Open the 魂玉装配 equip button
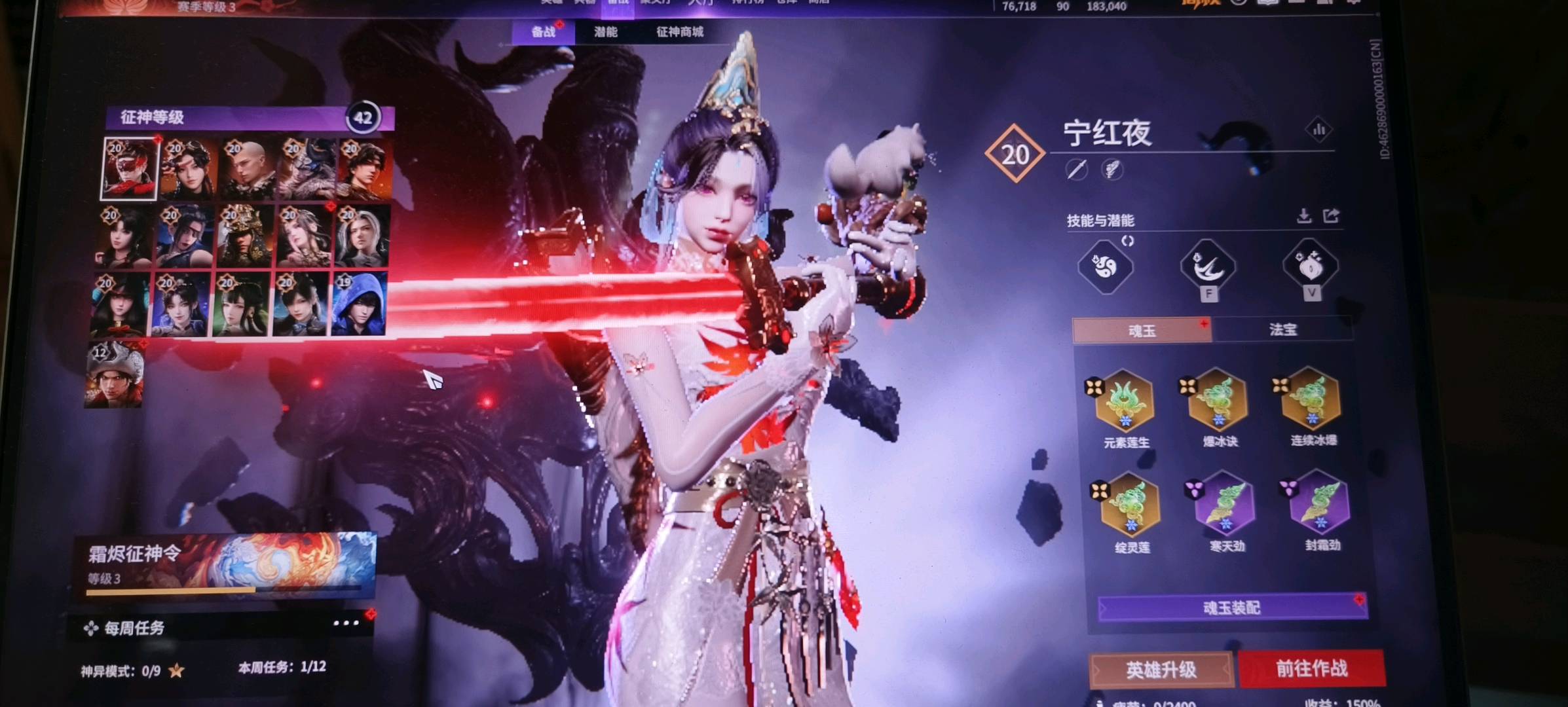The image size is (1568, 707). click(x=1231, y=607)
